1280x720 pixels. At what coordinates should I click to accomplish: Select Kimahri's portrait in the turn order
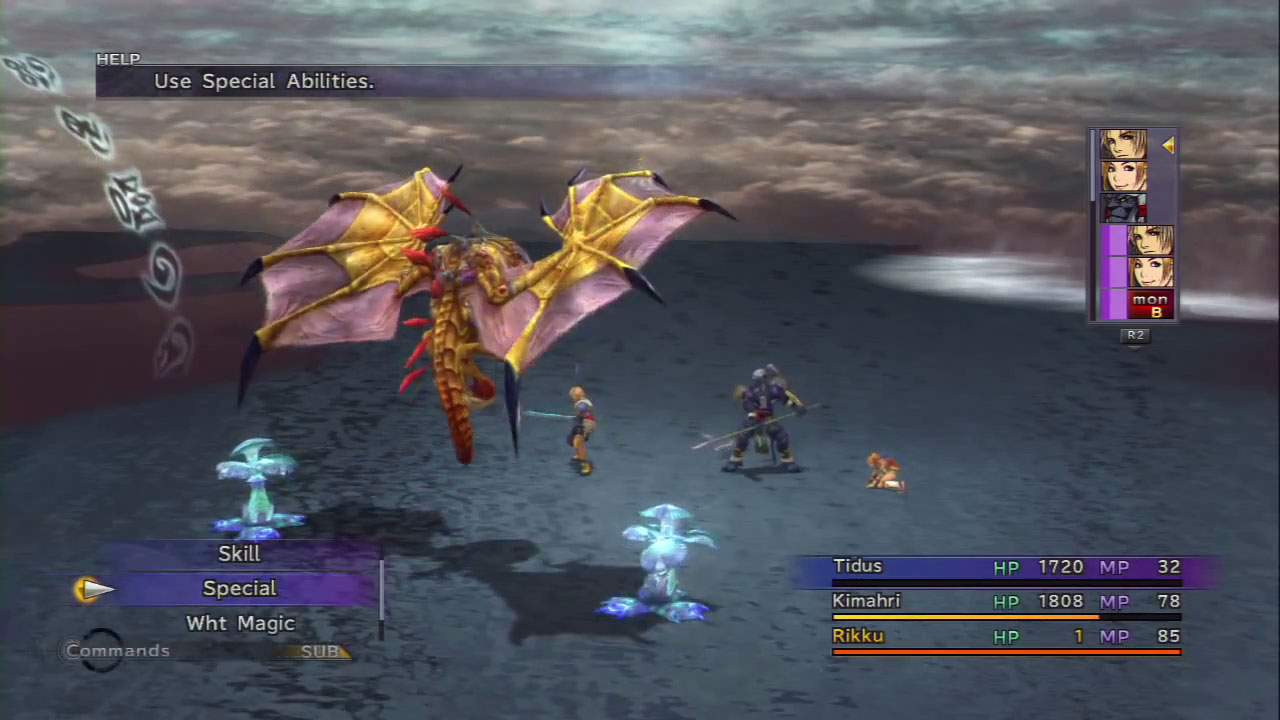click(1123, 208)
